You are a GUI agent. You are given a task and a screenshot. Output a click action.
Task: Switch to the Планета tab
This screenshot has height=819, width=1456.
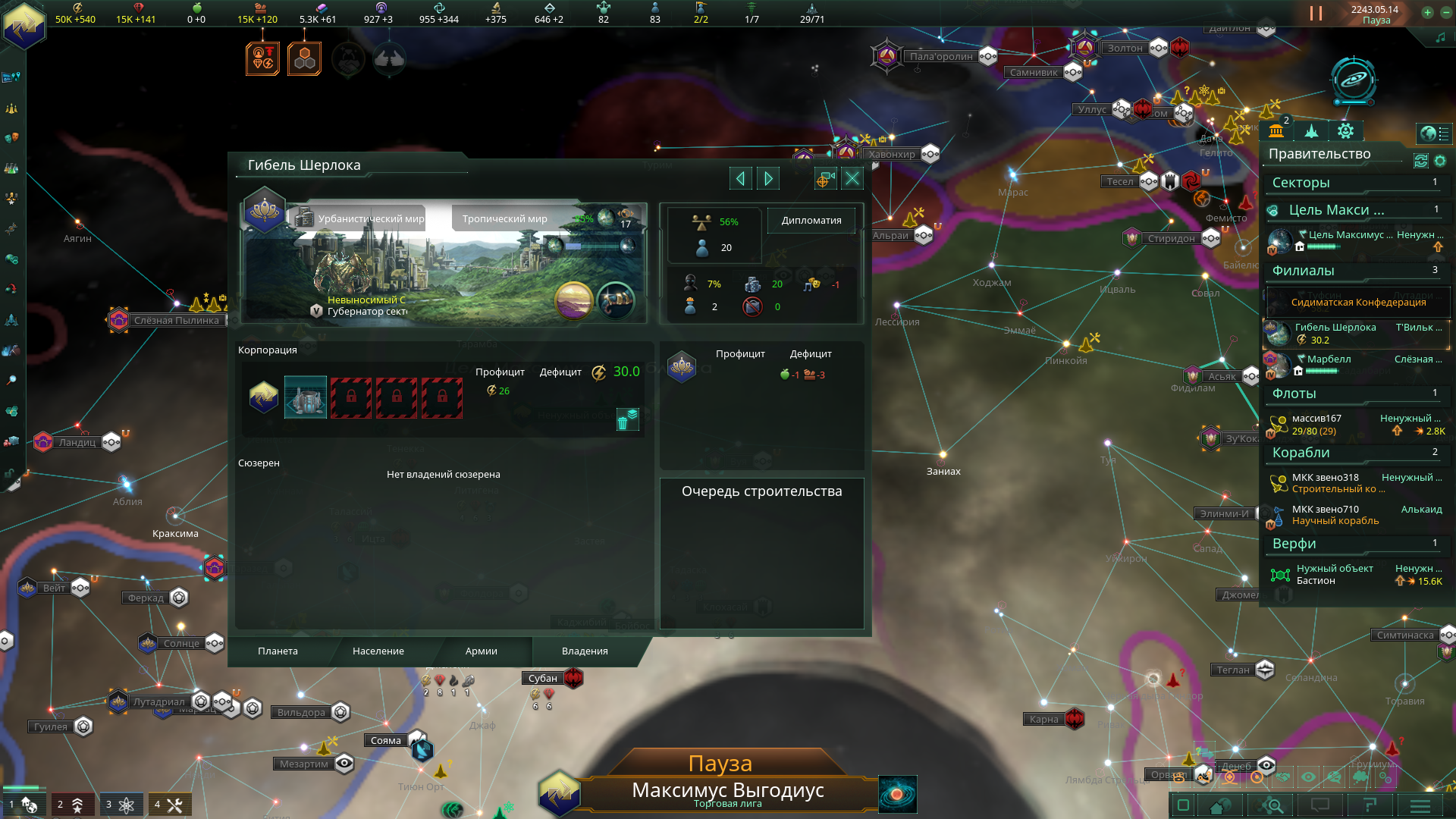pyautogui.click(x=278, y=651)
